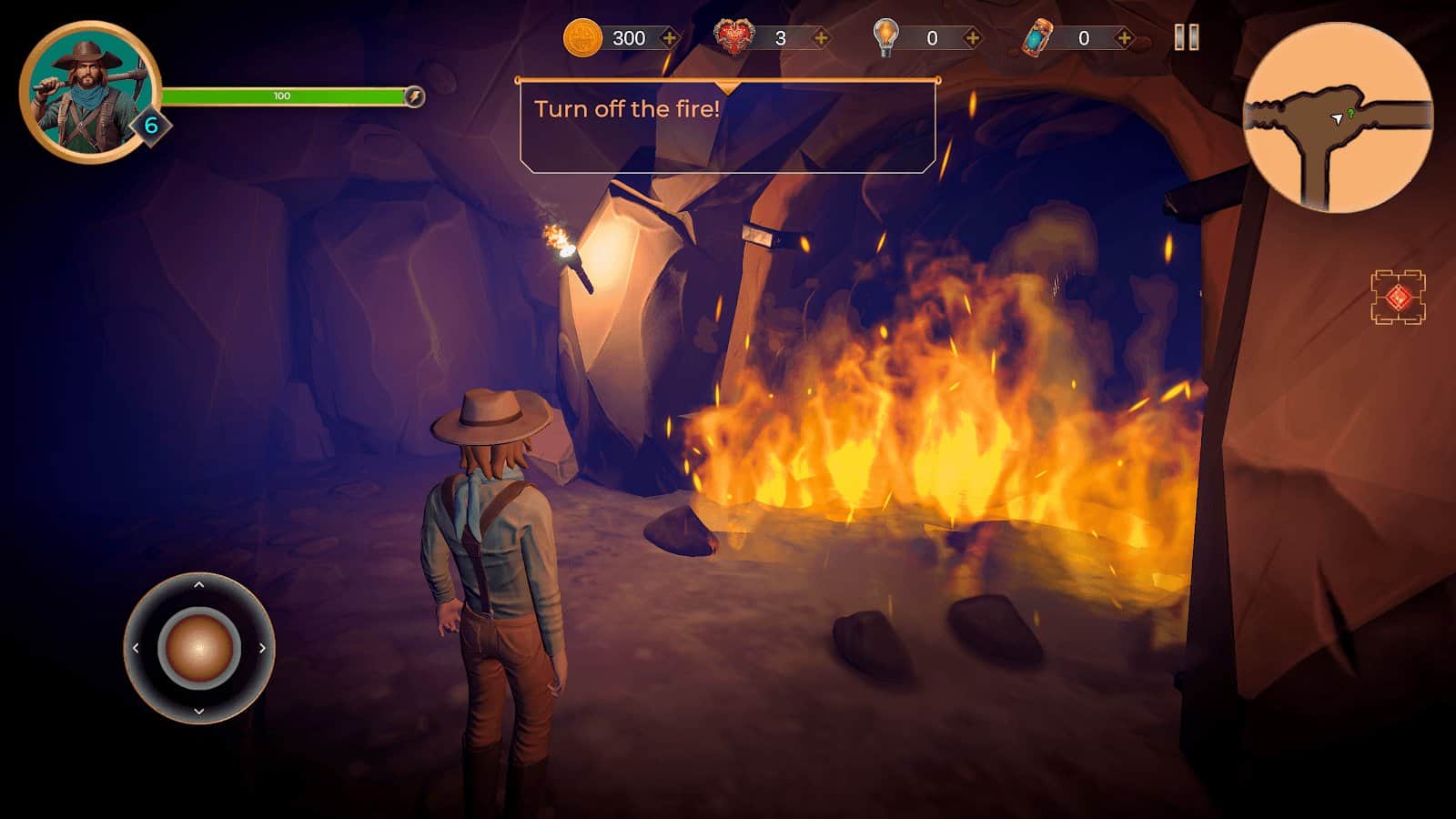Add potion jars with plus button
This screenshot has height=819, width=1456.
[x=1125, y=38]
